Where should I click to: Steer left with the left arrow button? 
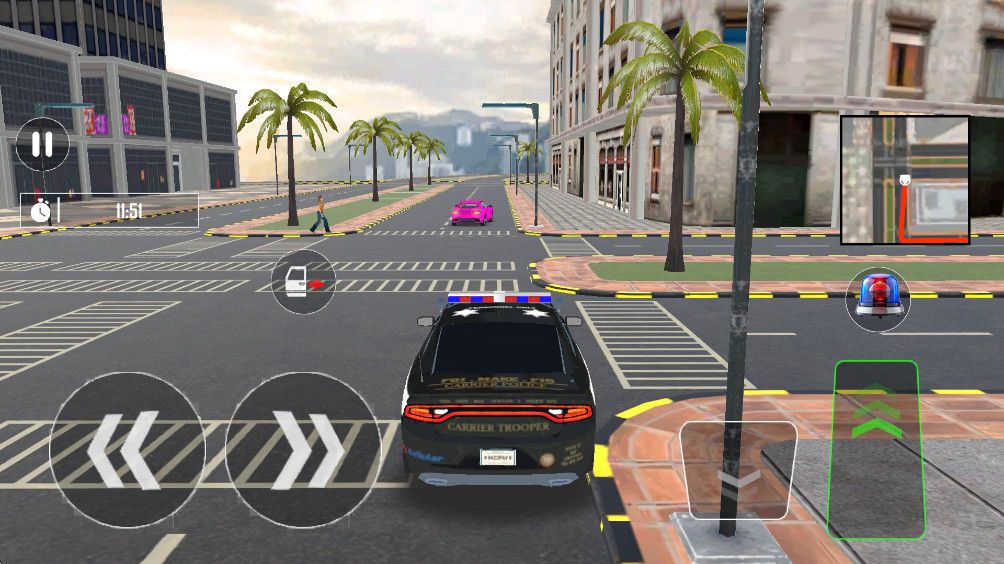point(127,450)
